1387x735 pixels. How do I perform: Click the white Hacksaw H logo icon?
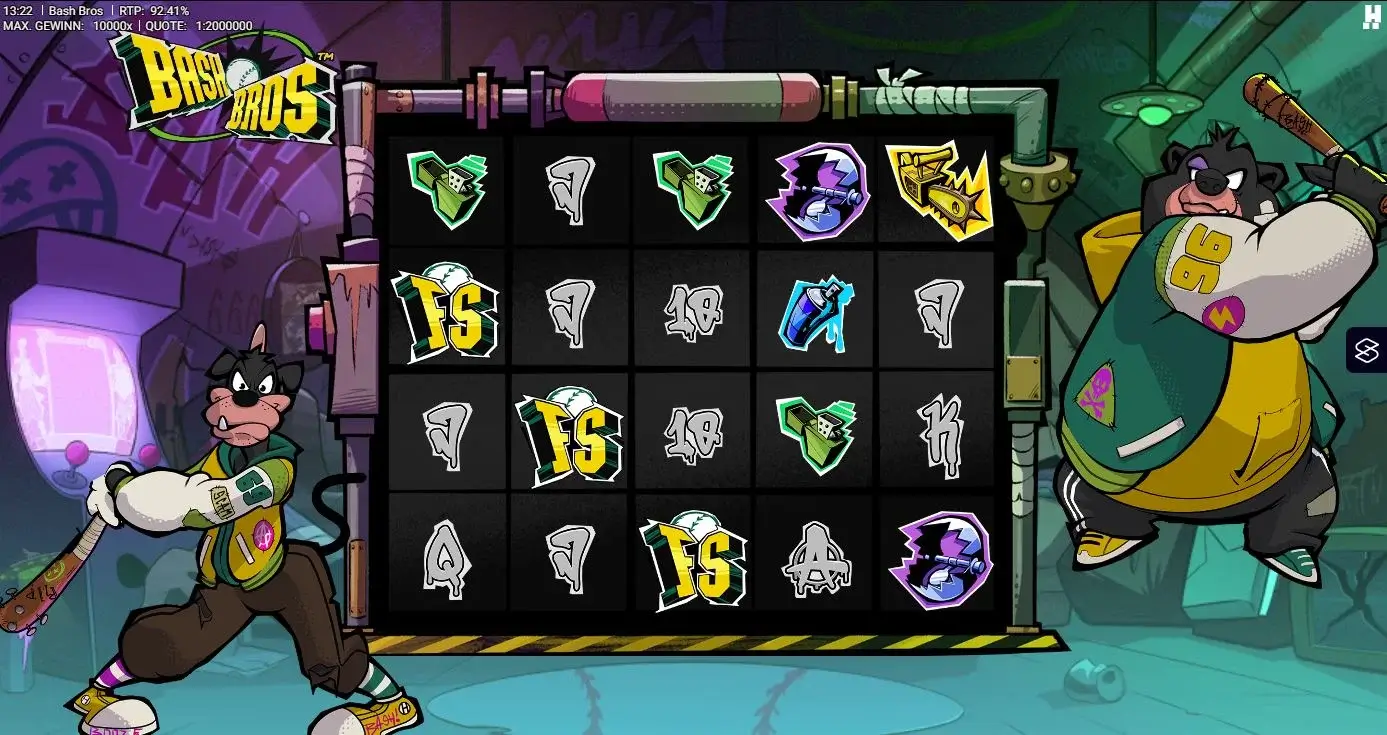coord(1371,16)
